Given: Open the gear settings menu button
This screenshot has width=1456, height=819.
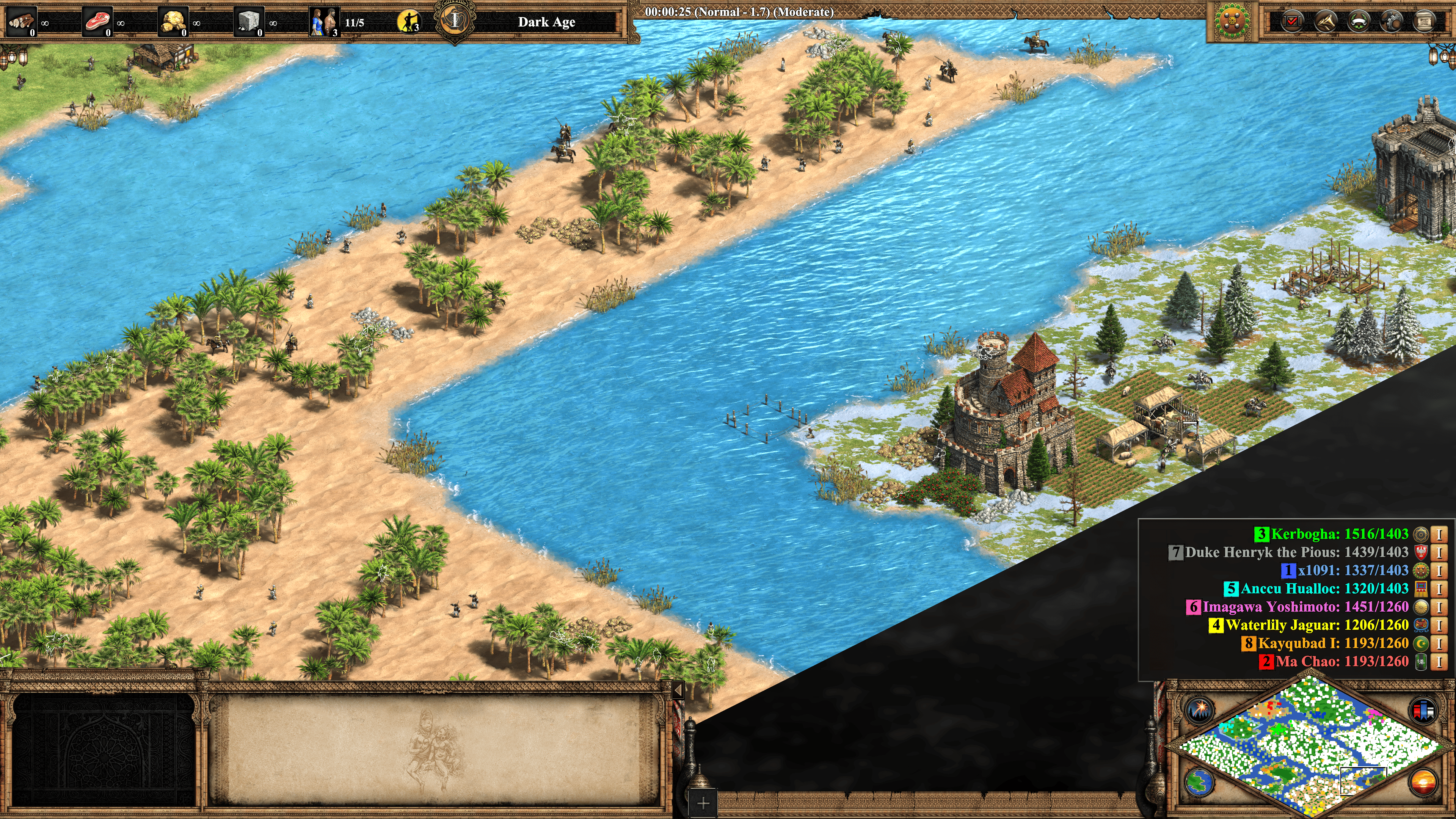Looking at the screenshot, I should (1391, 22).
